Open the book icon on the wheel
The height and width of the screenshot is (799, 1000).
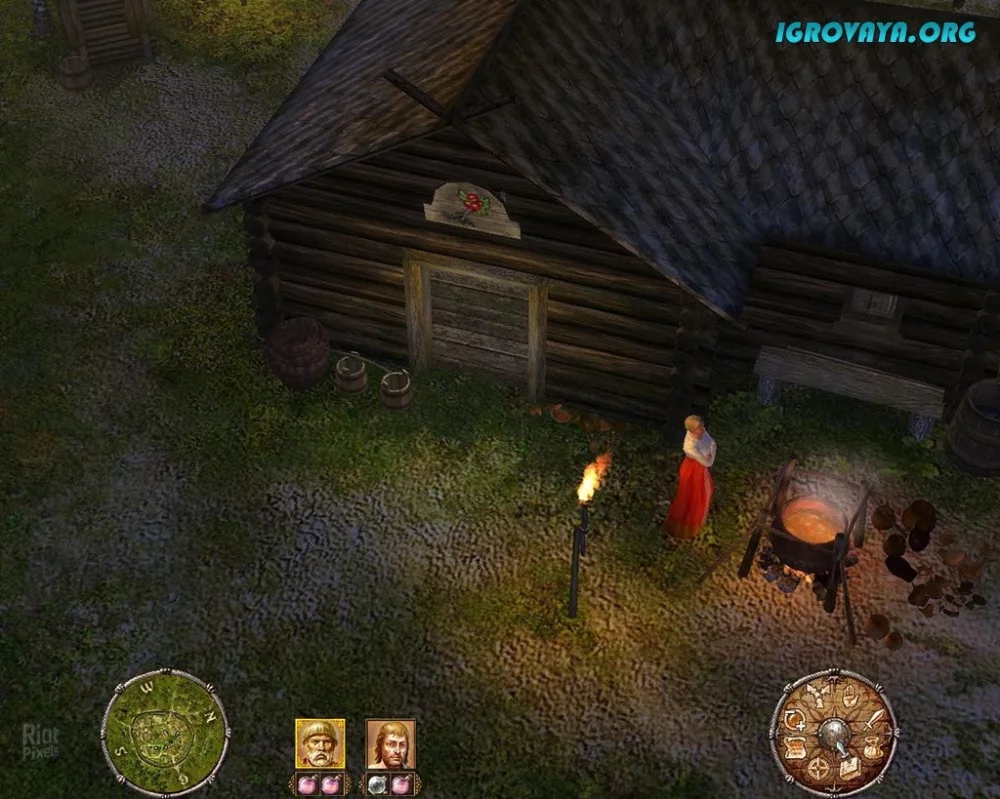pyautogui.click(x=849, y=768)
